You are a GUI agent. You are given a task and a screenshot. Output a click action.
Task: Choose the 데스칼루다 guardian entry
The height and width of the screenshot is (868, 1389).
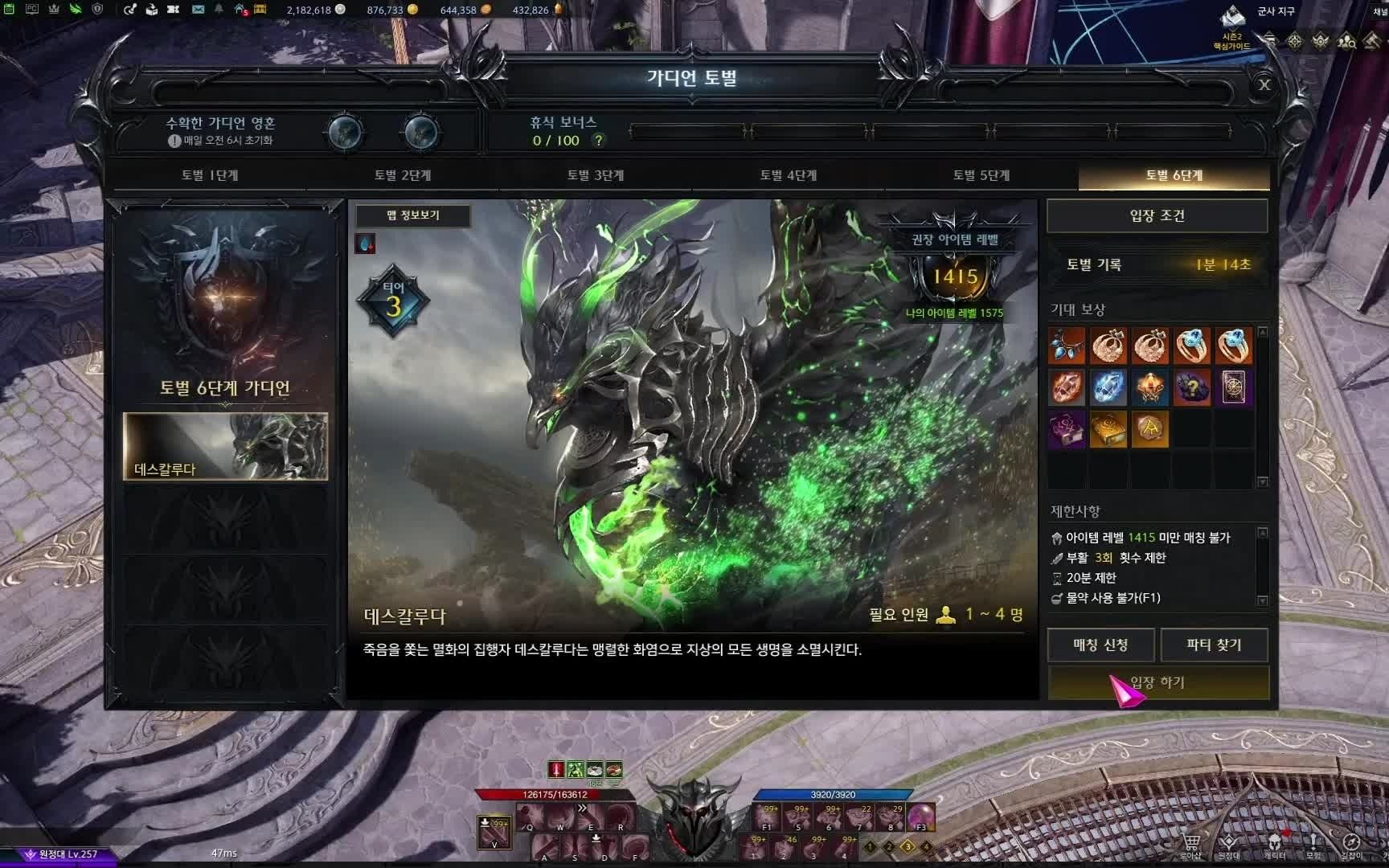pos(225,447)
